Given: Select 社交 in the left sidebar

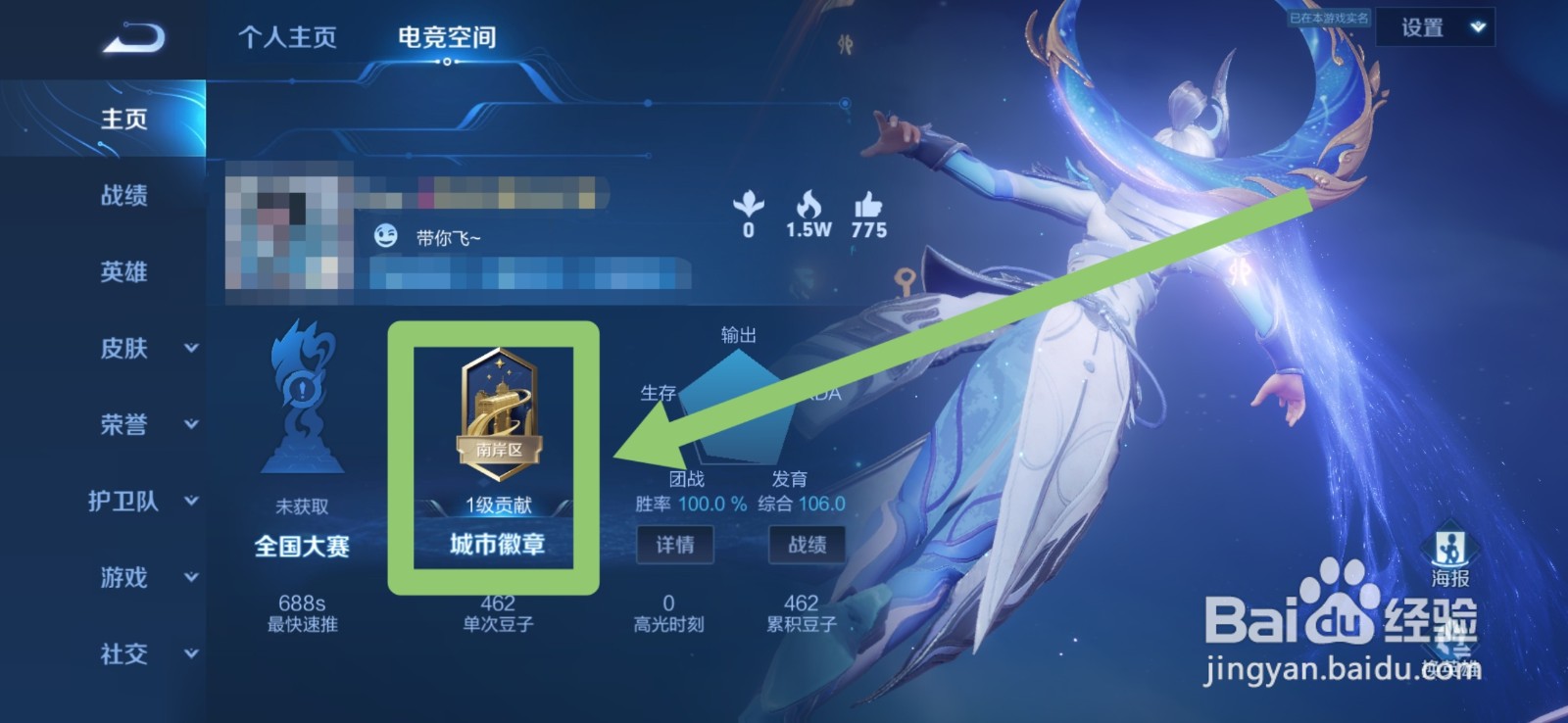Looking at the screenshot, I should [125, 654].
